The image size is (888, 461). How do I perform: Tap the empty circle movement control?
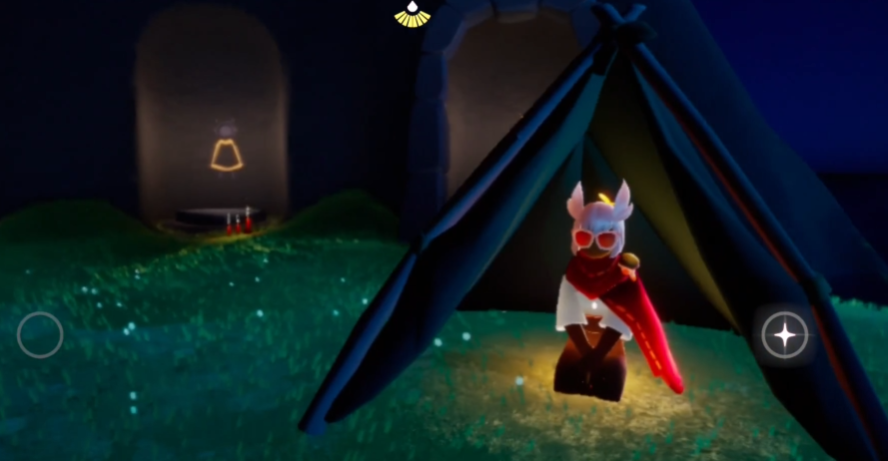point(40,335)
